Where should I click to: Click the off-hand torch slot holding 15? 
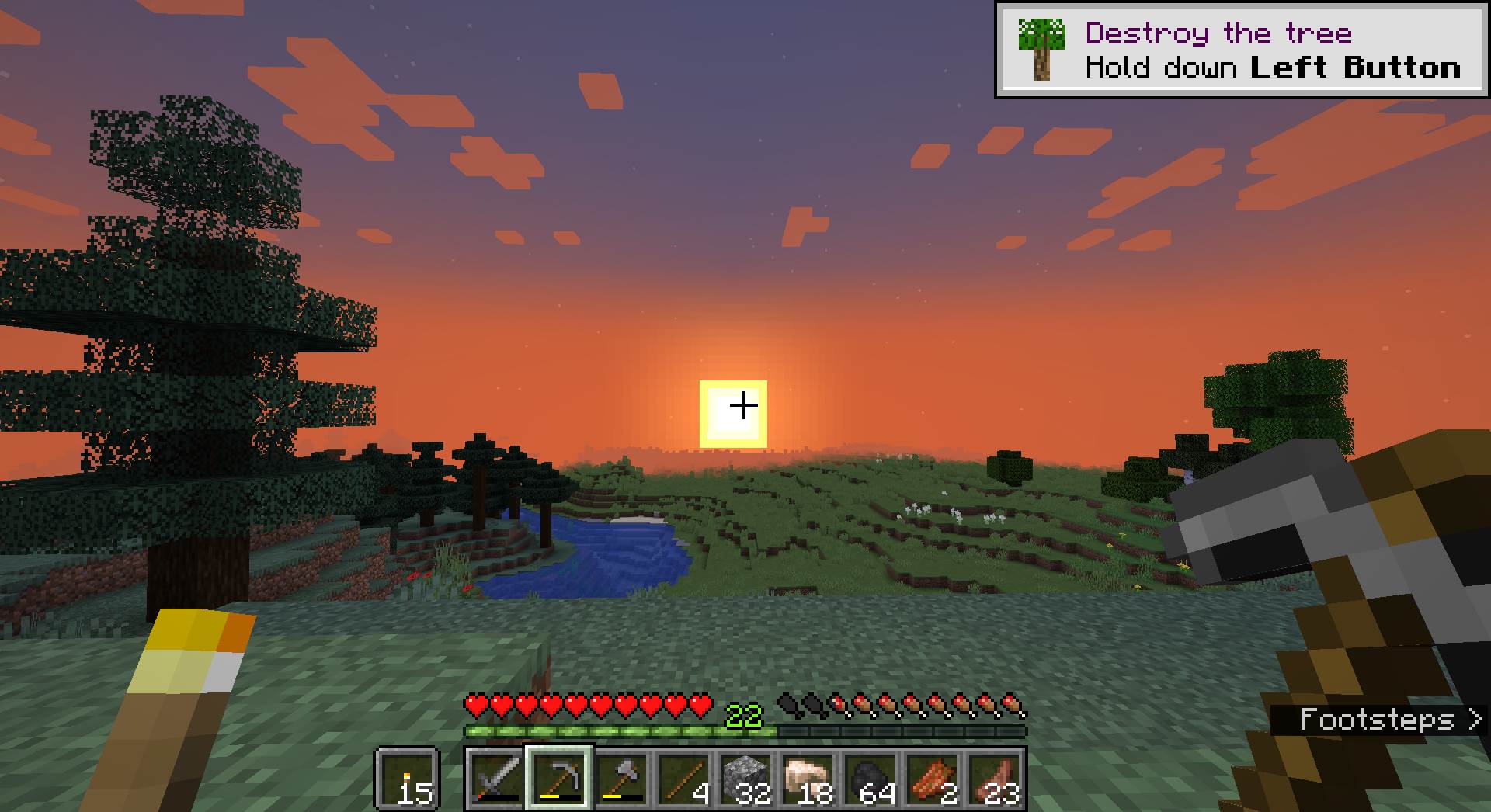[x=407, y=779]
